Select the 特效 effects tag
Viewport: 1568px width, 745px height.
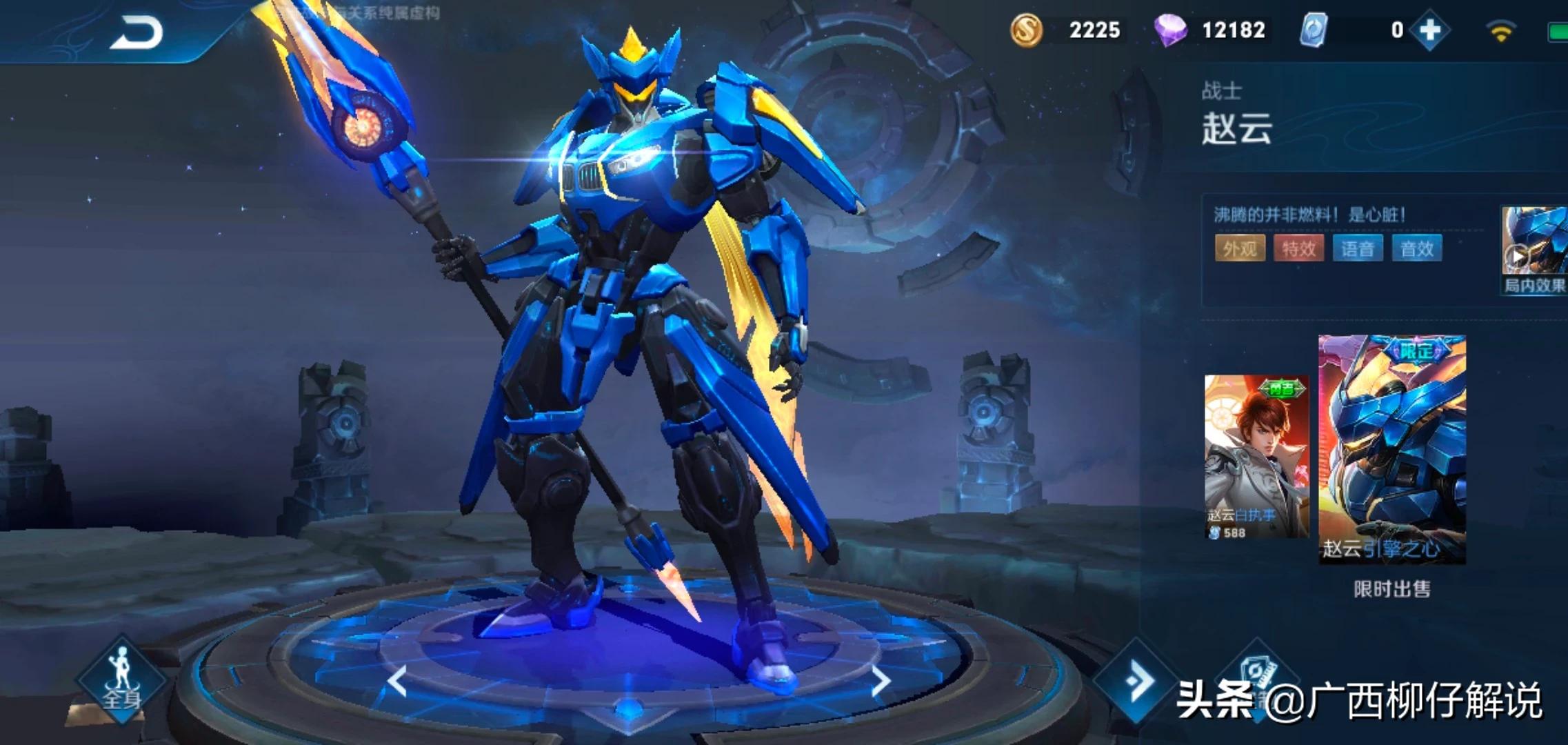tap(1299, 248)
